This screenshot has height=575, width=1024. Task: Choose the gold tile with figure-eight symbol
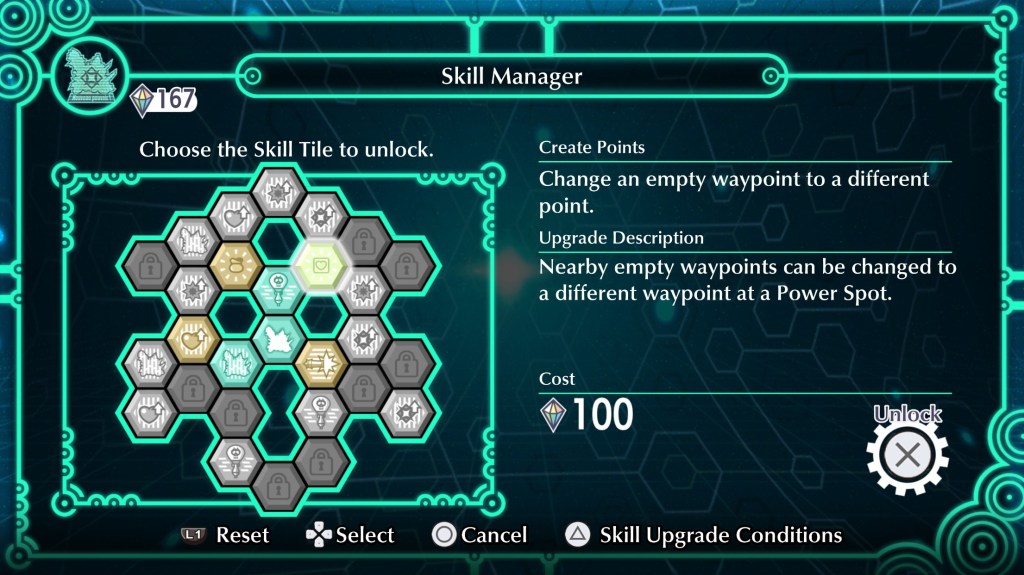point(235,265)
